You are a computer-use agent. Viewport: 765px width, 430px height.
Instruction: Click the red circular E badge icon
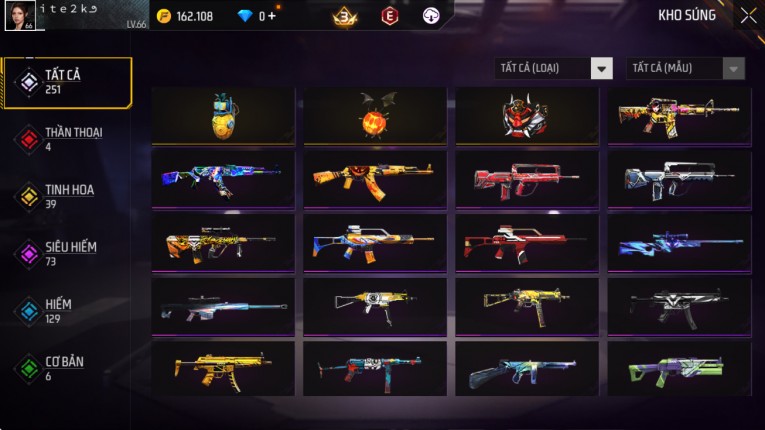[390, 16]
